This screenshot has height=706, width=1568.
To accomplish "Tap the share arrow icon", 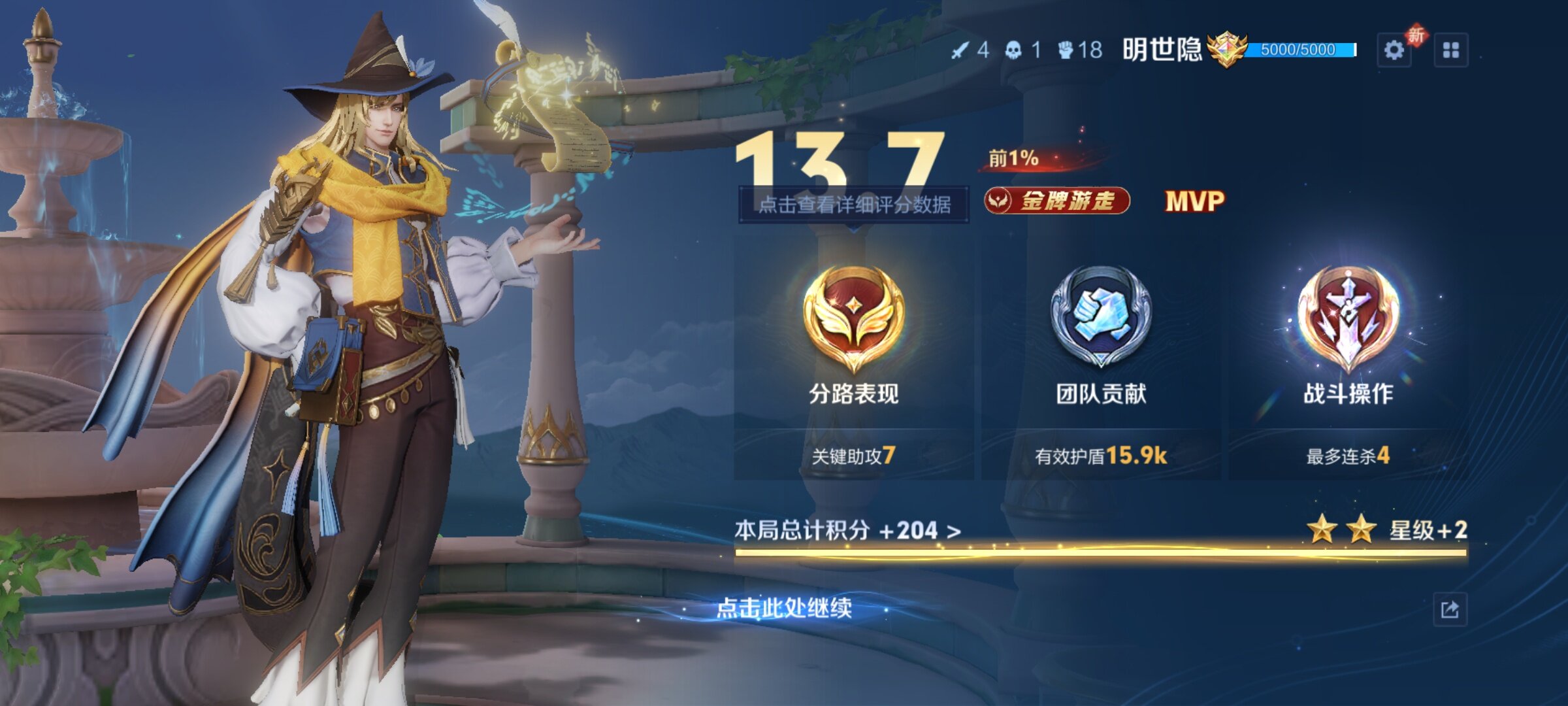I will coord(1450,610).
